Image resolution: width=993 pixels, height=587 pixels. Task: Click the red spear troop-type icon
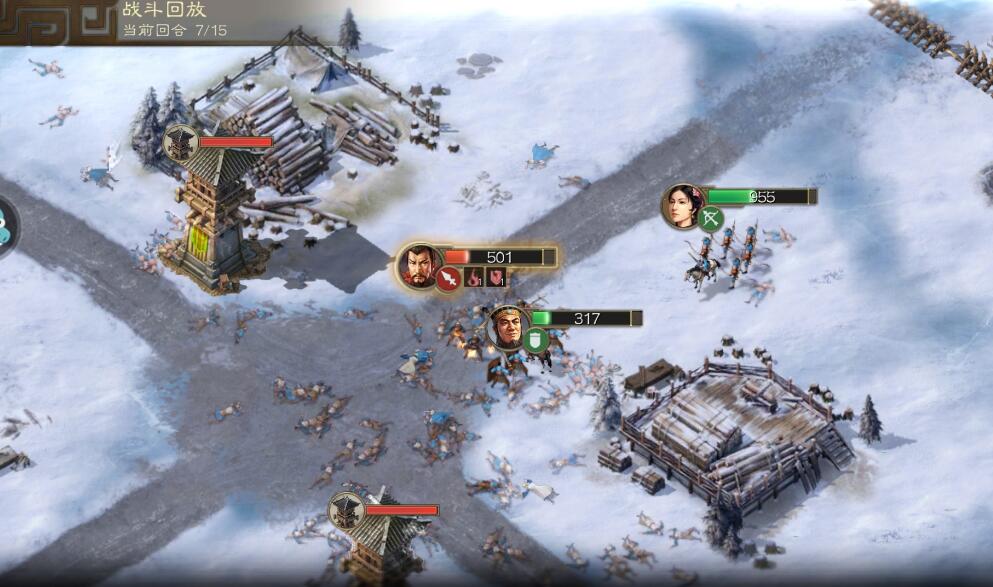tap(448, 278)
